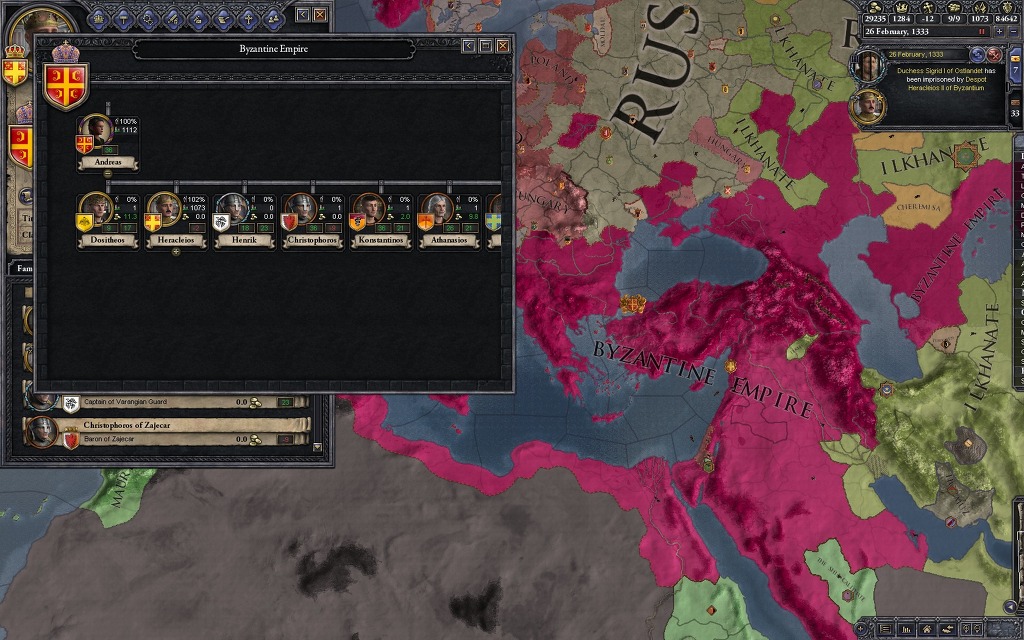Open Heracleios's portrait in the tree
This screenshot has height=640, width=1024.
tap(165, 210)
